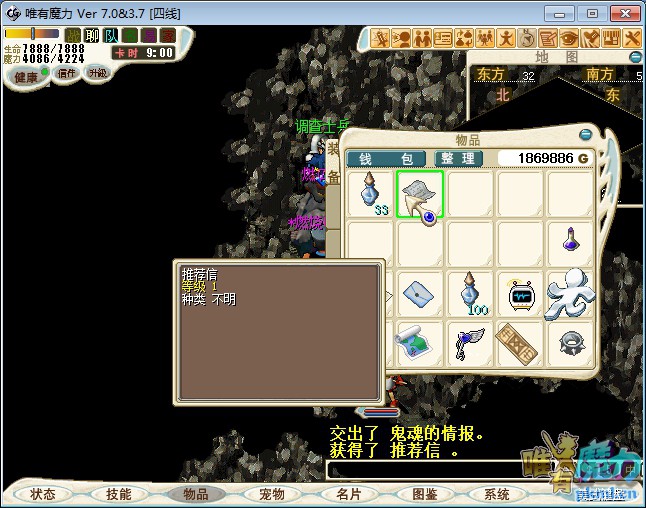This screenshot has width=646, height=508.
Task: Open the 图鉴 encyclopedia tab
Action: coord(424,494)
